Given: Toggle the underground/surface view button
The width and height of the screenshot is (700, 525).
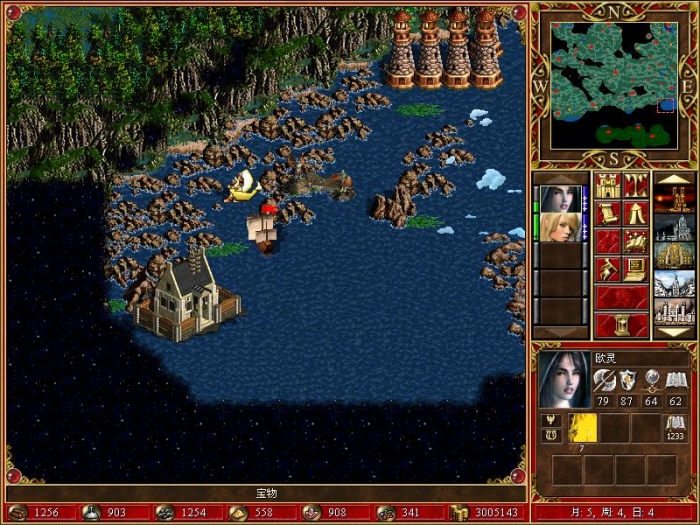Looking at the screenshot, I should pos(635,185).
